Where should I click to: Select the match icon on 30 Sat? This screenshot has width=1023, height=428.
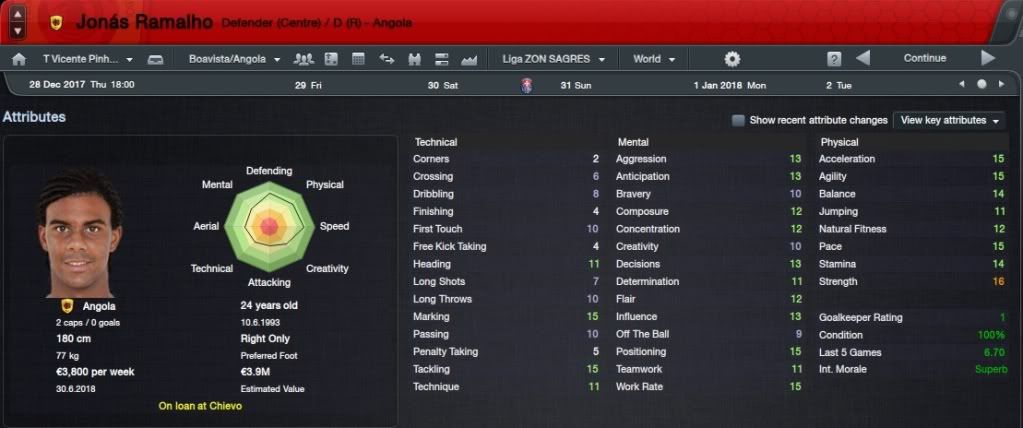(527, 86)
